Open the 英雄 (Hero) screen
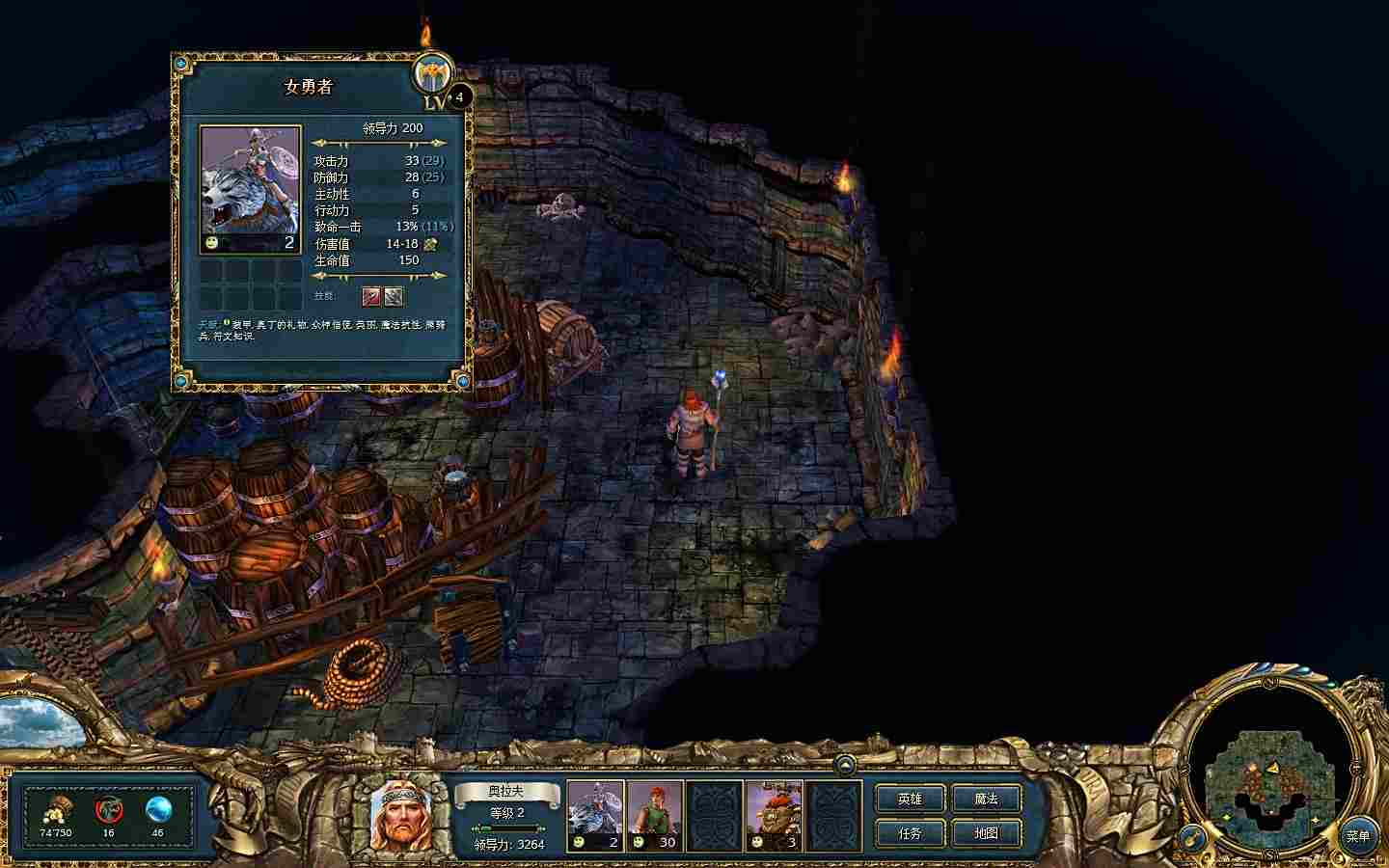 coord(910,799)
